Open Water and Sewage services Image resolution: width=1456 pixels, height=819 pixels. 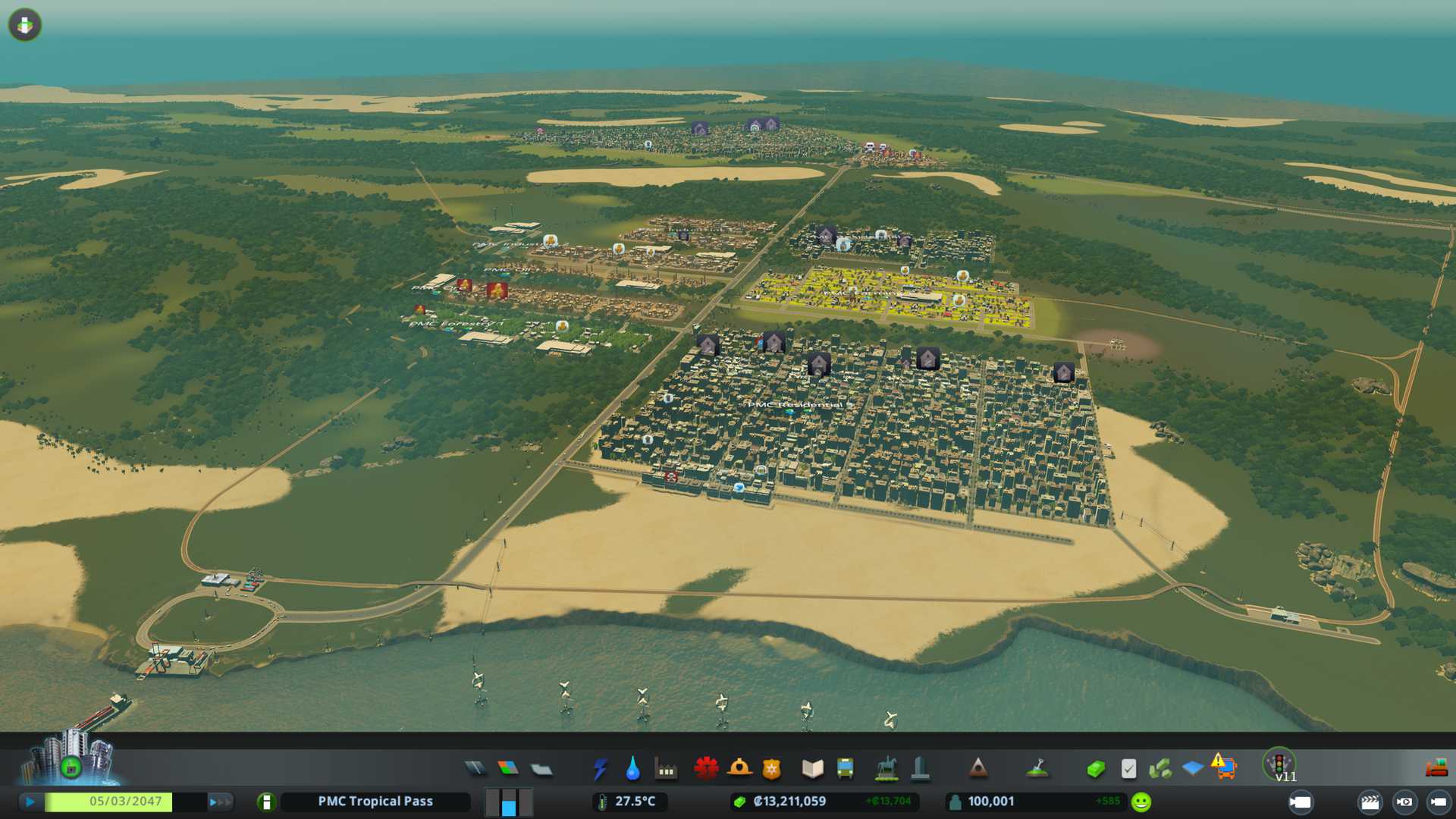tap(632, 769)
